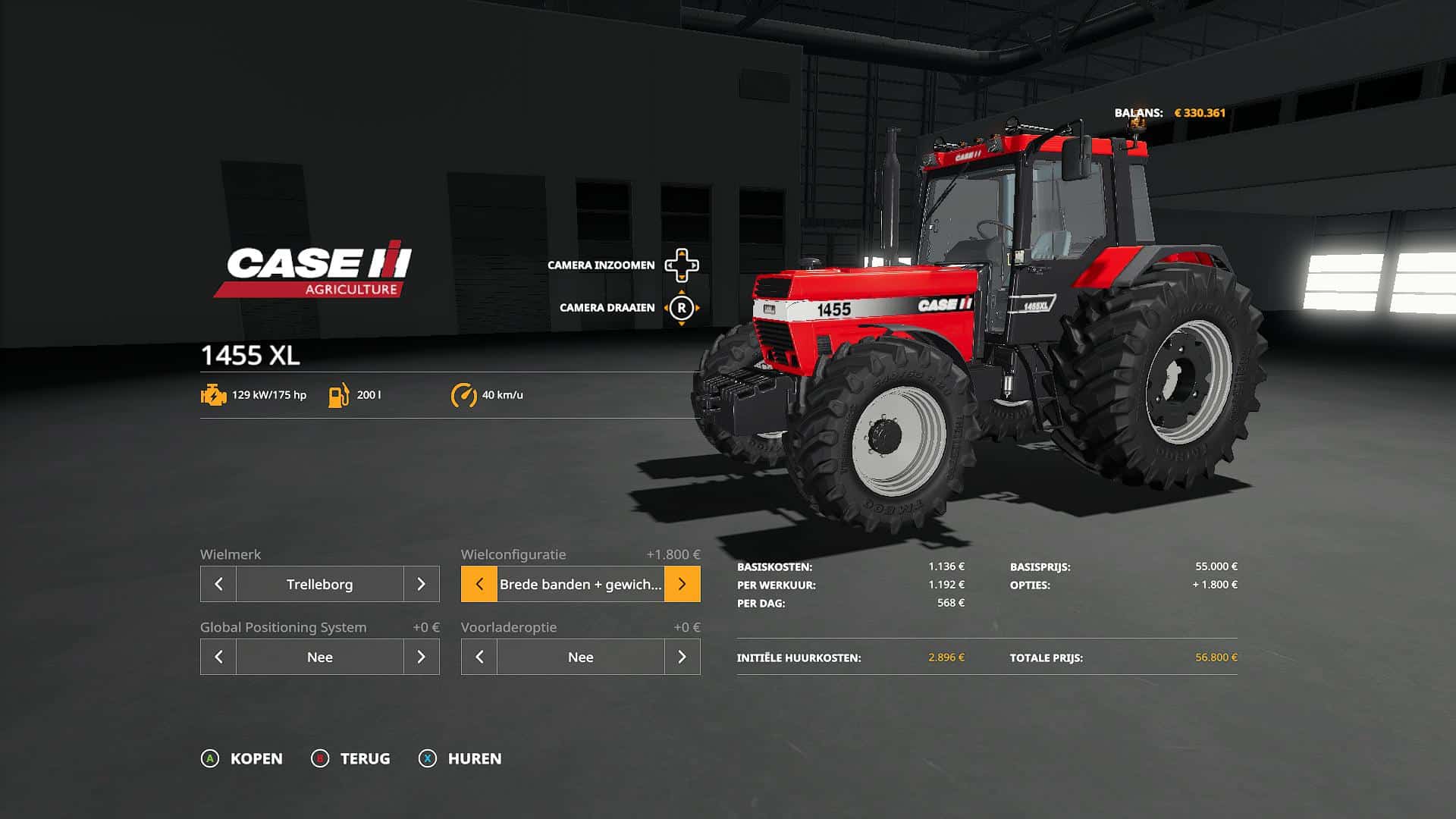Rent the tractor with HUREN
This screenshot has height=819, width=1456.
(460, 758)
